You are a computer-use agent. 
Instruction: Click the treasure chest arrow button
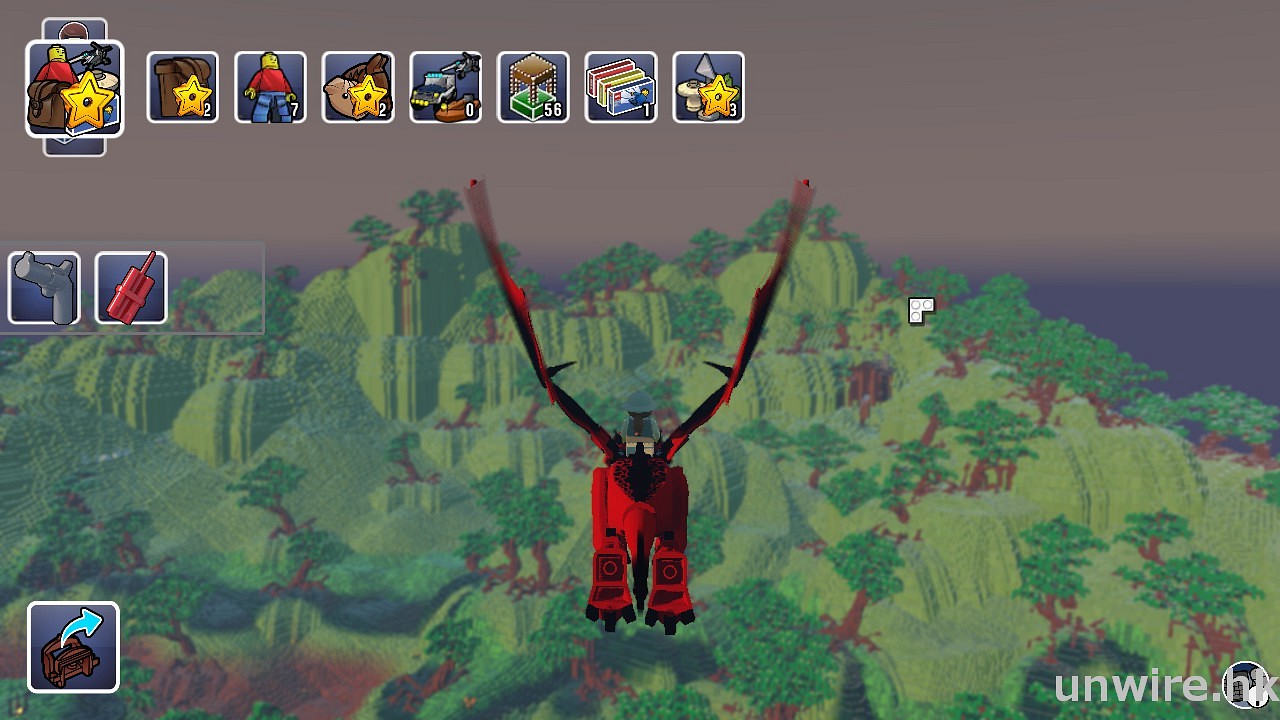point(73,647)
